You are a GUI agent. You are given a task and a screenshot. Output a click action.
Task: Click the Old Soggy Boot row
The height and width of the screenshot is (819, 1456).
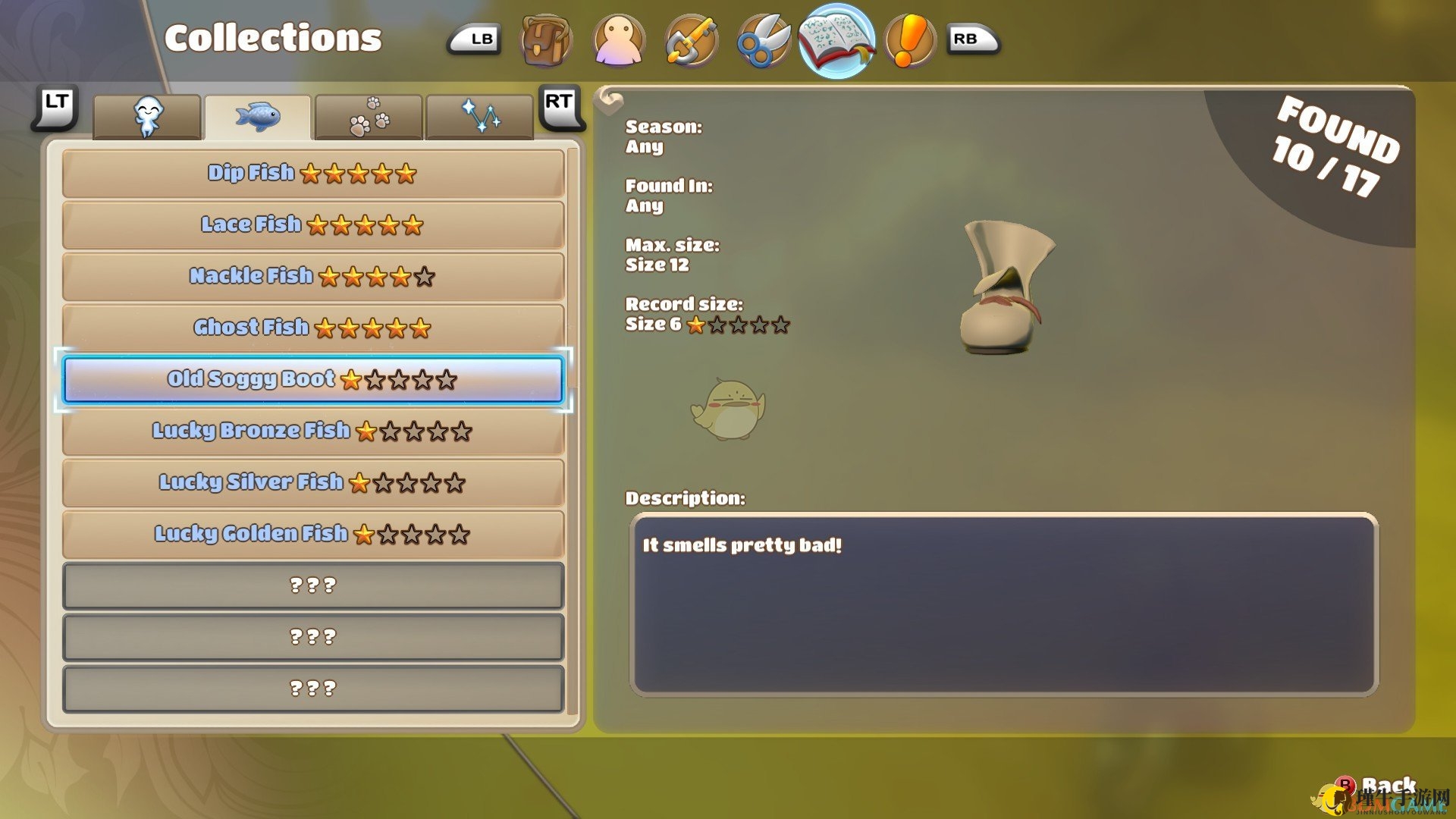[312, 380]
